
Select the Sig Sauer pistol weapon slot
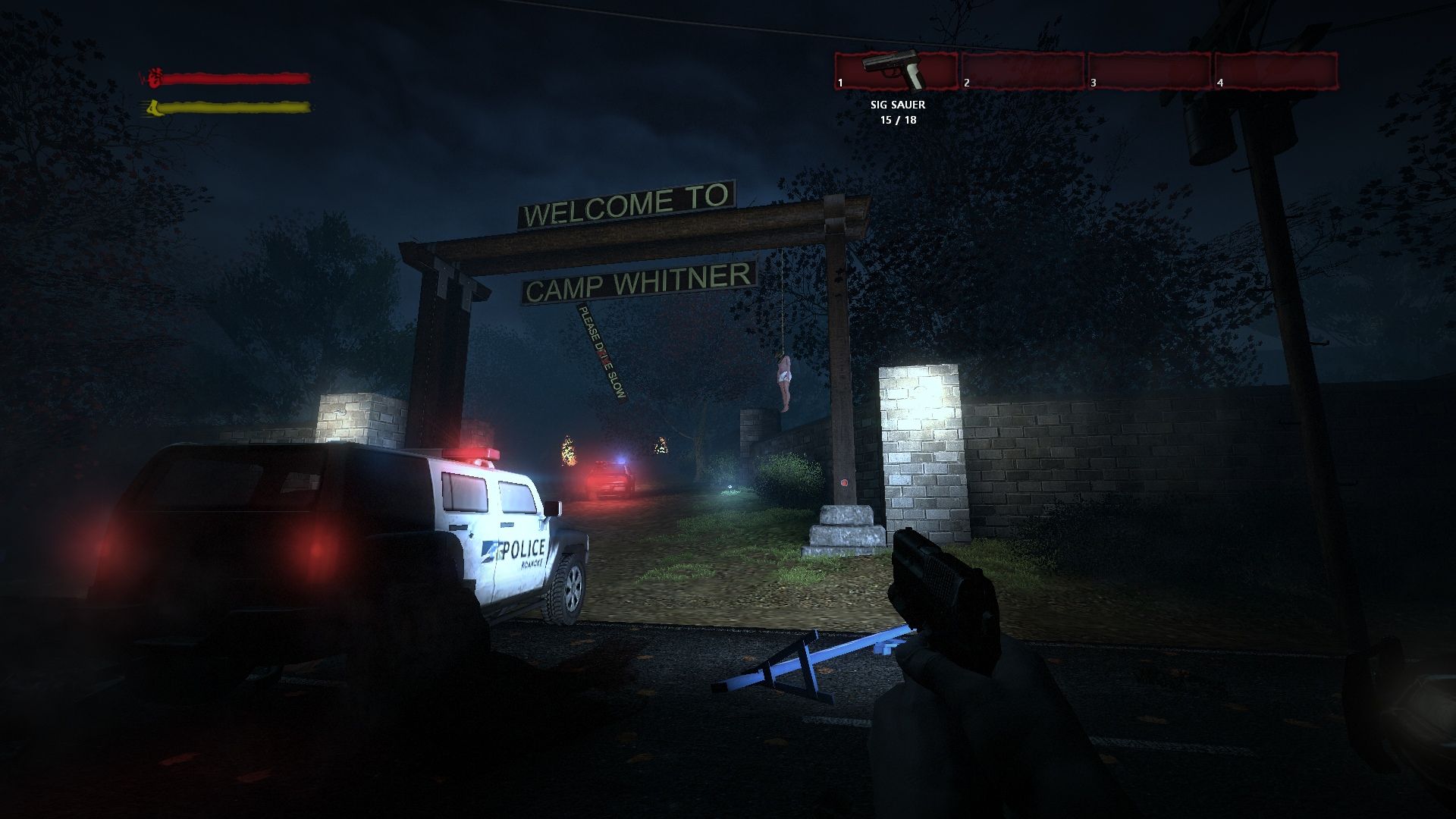pos(896,71)
